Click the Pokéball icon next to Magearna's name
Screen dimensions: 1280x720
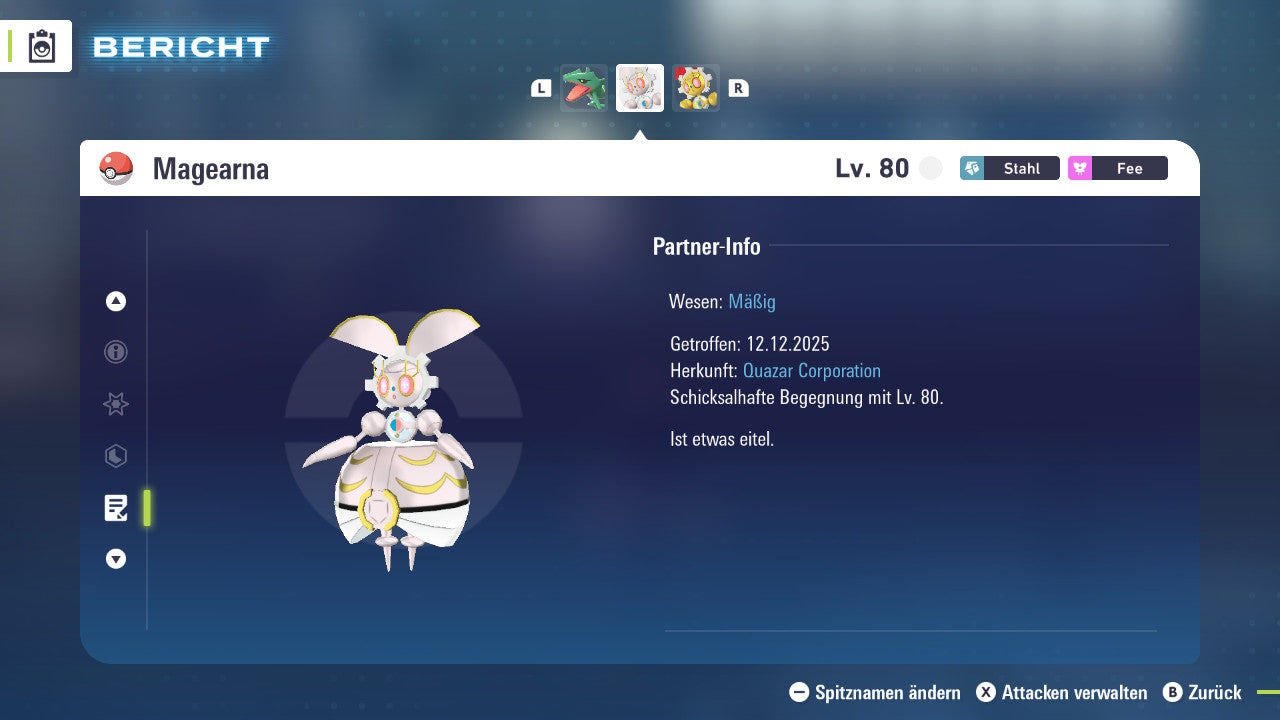(116, 168)
